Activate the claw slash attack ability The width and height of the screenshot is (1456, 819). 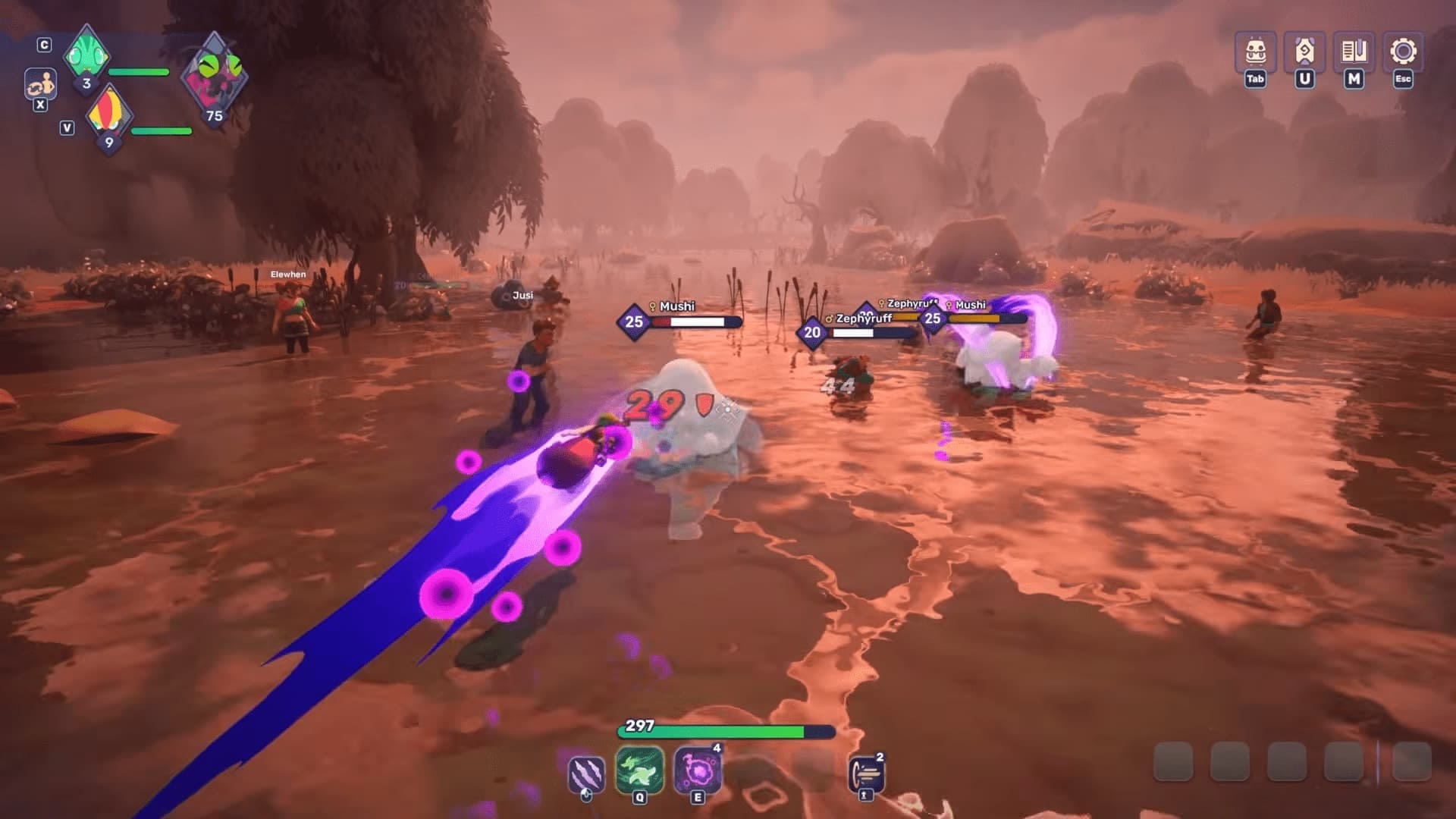coord(586,773)
